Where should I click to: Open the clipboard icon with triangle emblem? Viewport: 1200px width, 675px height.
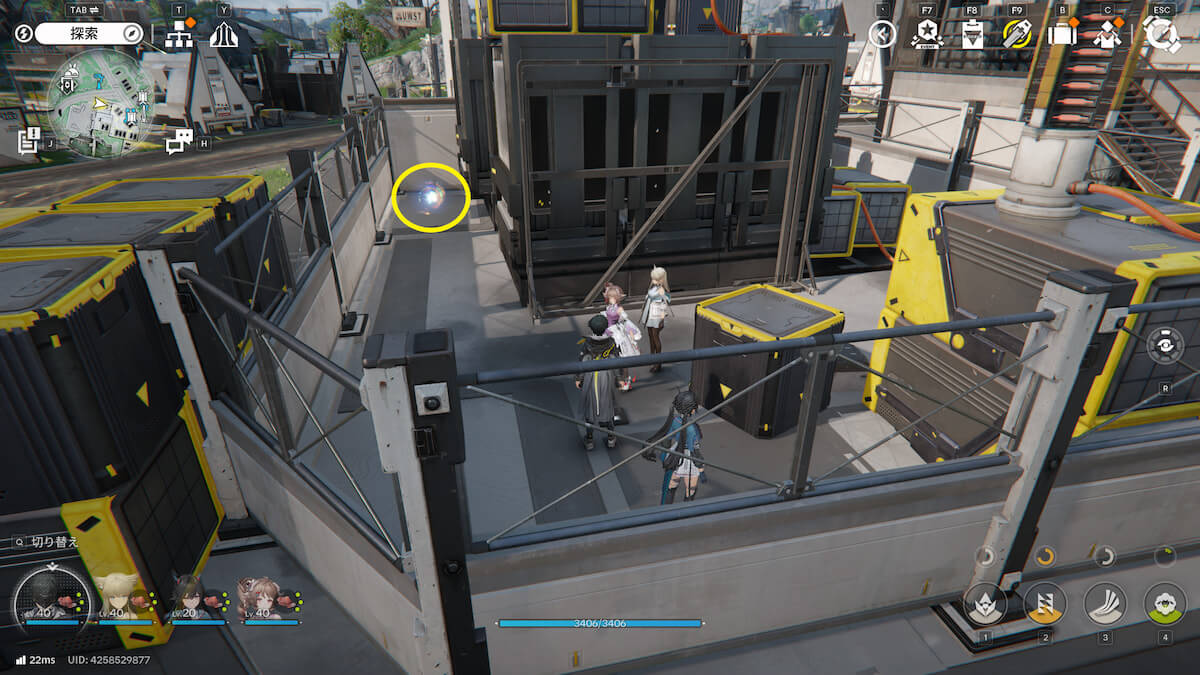(971, 35)
